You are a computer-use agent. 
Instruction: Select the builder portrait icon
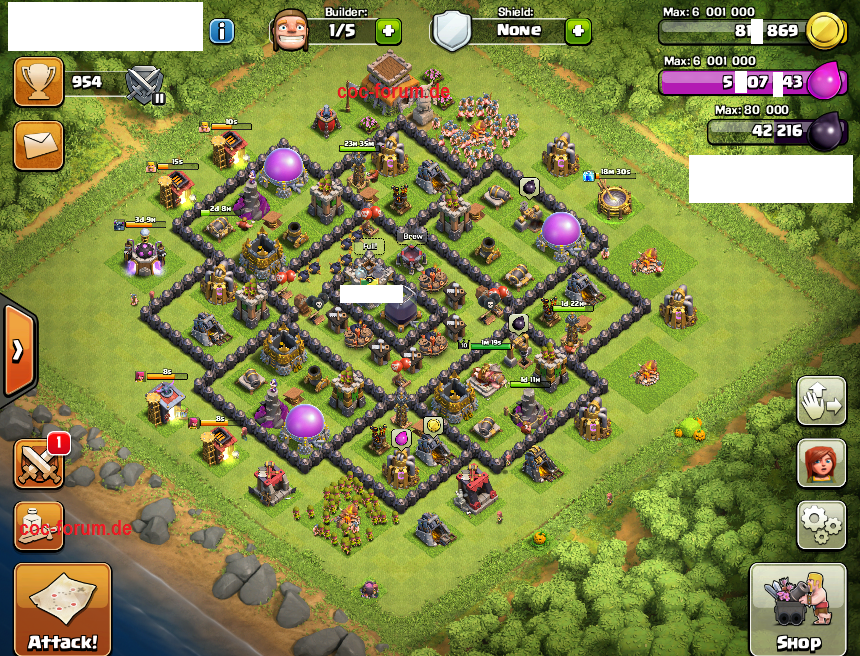pos(291,29)
